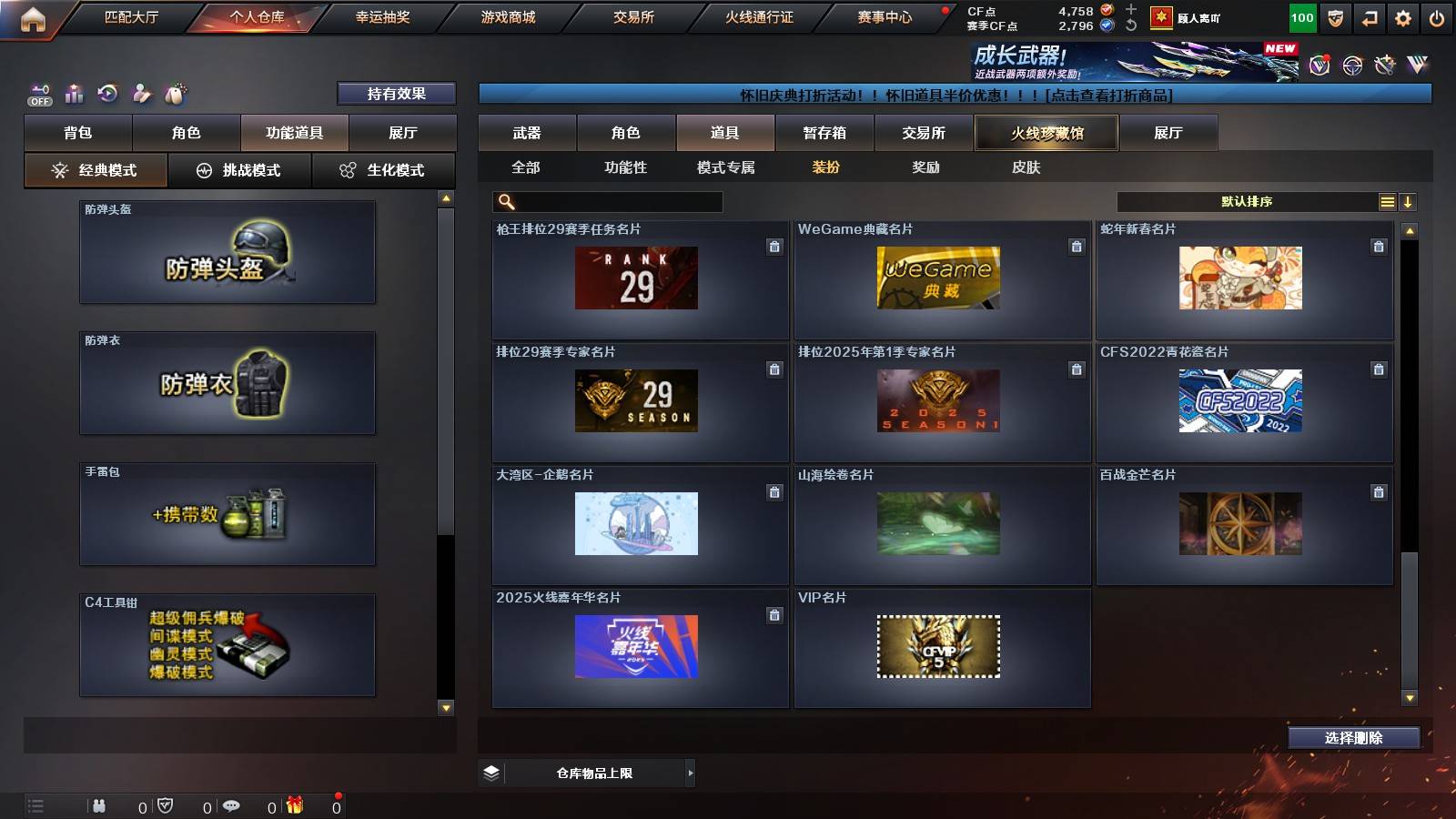Toggle the list view icon beside the sort controls
The image size is (1456, 819).
tap(1387, 201)
